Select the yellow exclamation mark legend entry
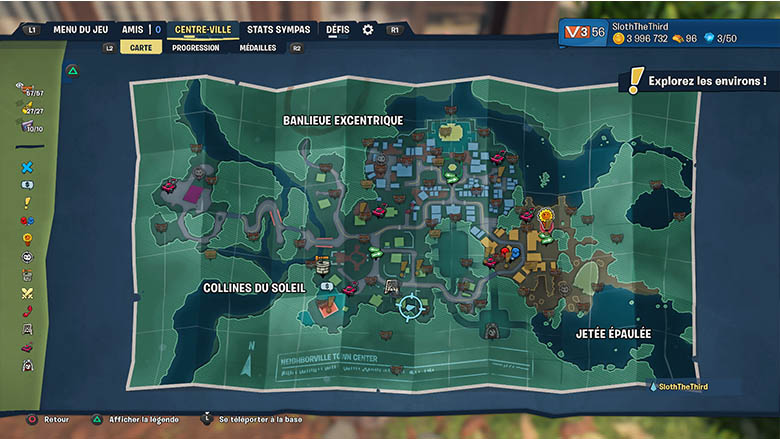This screenshot has height=439, width=780. [x=27, y=202]
